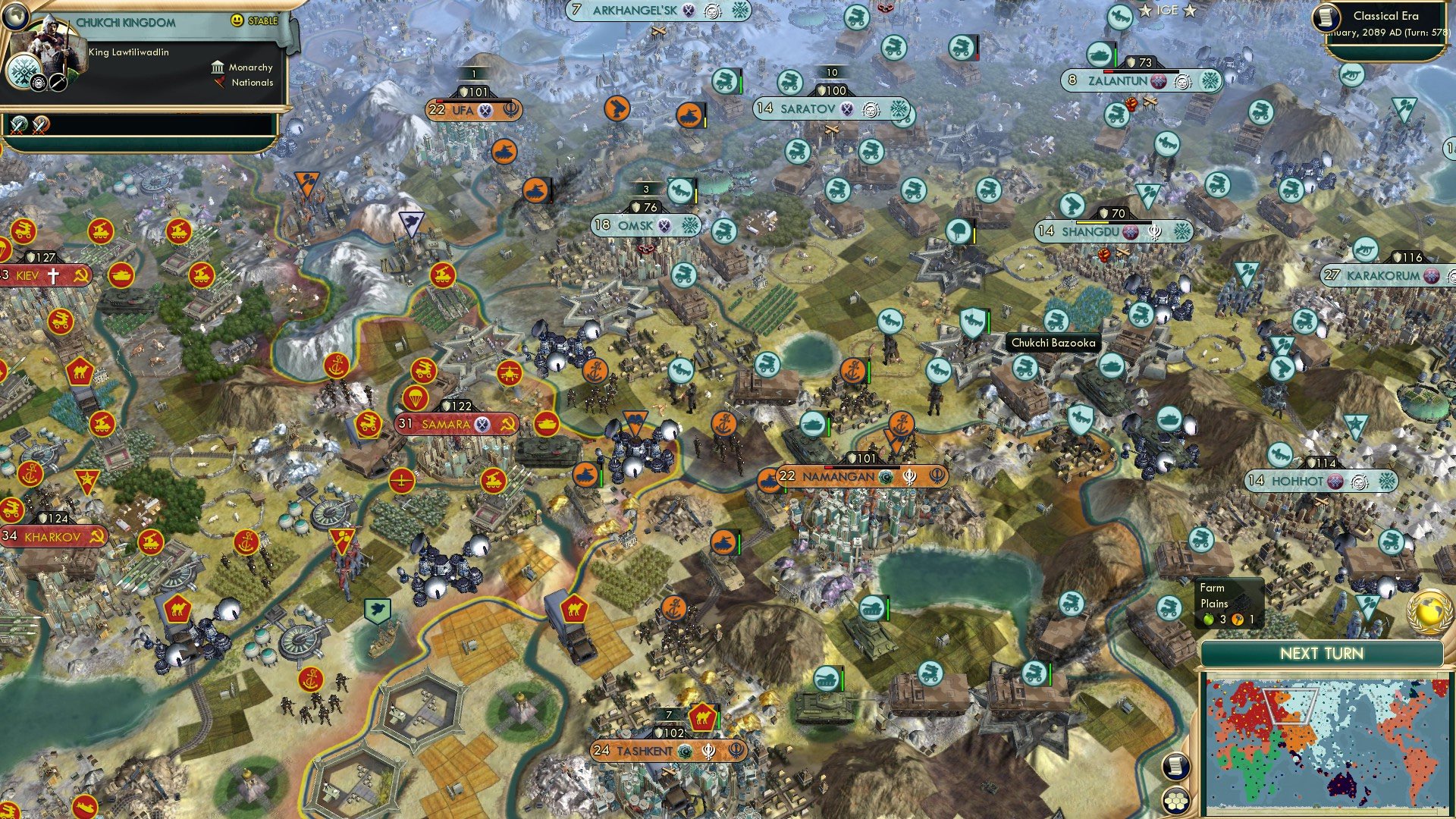Toggle the STABLE smiley happiness indicator
This screenshot has height=819, width=1456.
pos(239,21)
